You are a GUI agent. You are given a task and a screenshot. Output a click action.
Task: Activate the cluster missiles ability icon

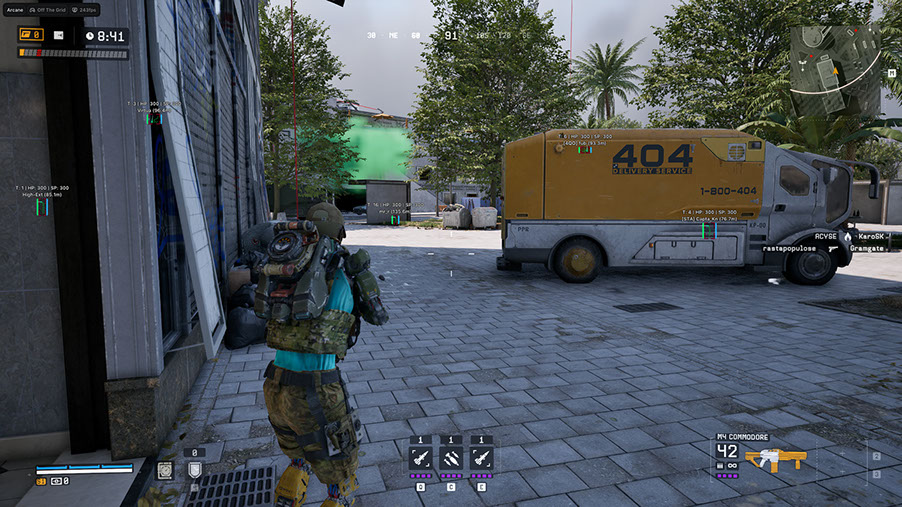click(x=451, y=457)
